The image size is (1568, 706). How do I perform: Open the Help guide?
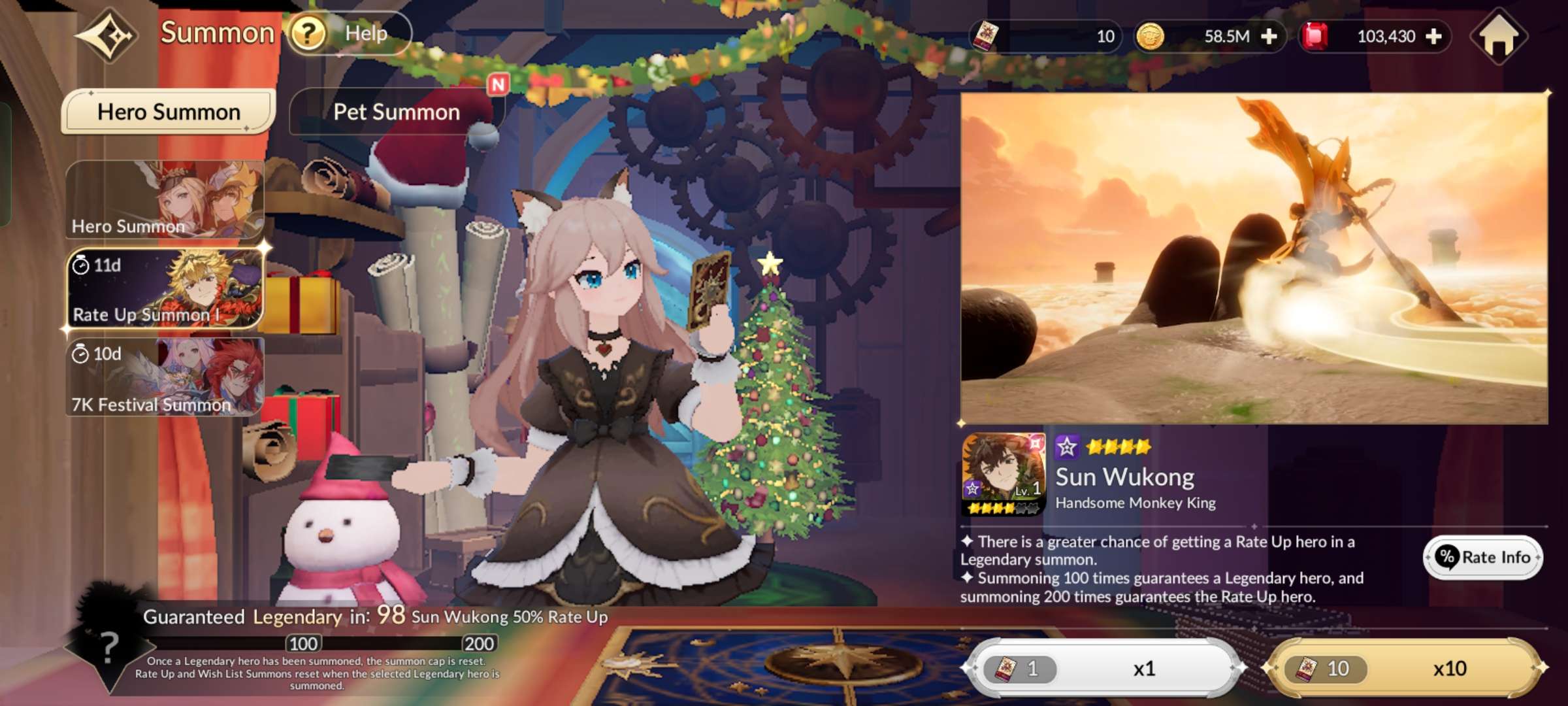pos(350,33)
